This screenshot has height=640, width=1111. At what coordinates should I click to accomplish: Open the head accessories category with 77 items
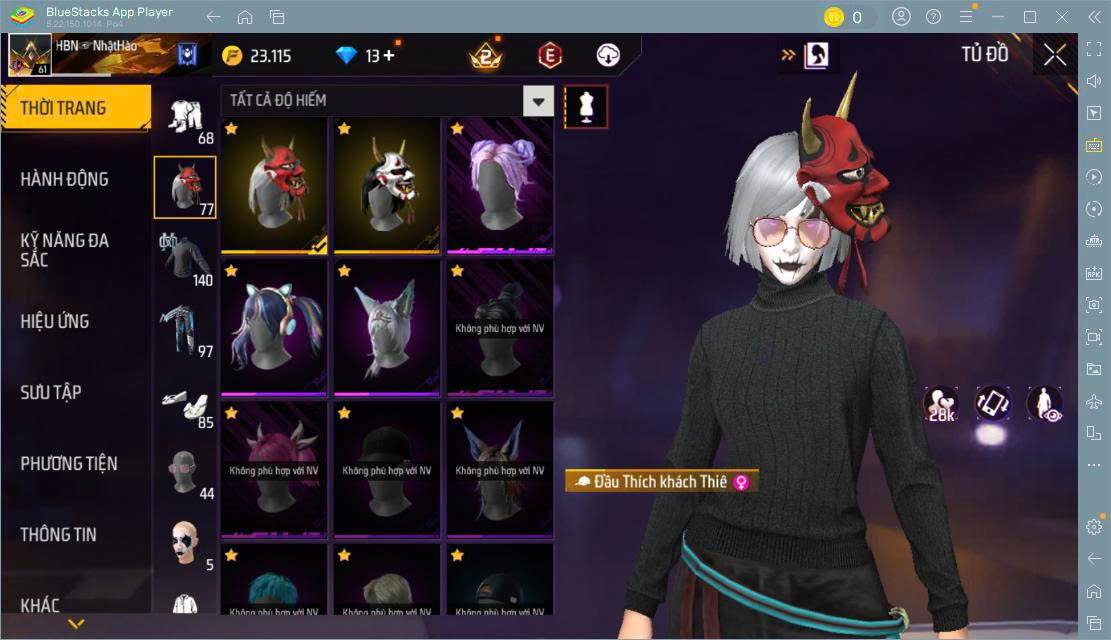(x=185, y=187)
